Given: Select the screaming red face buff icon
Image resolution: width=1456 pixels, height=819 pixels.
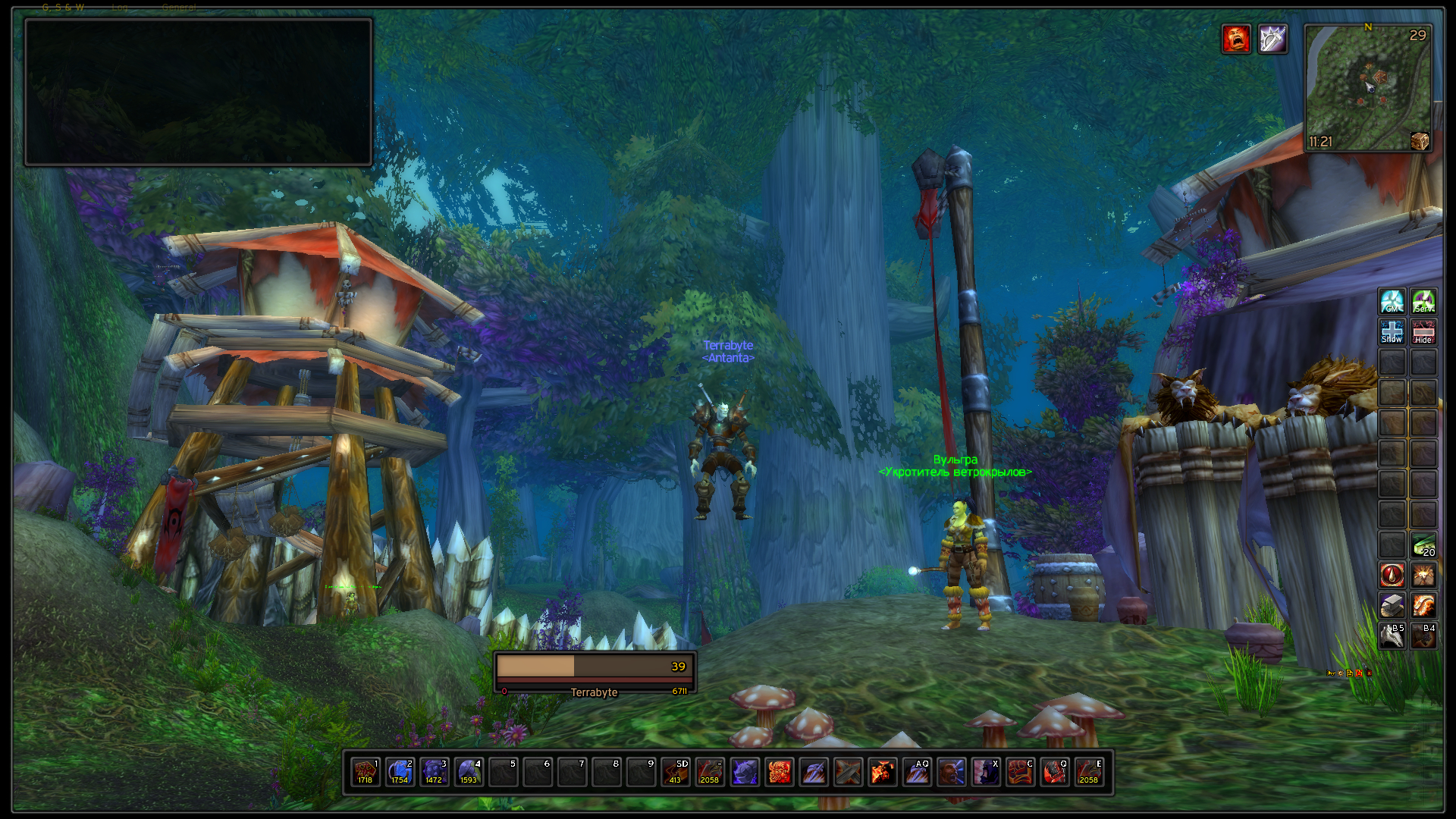Looking at the screenshot, I should [x=1236, y=39].
